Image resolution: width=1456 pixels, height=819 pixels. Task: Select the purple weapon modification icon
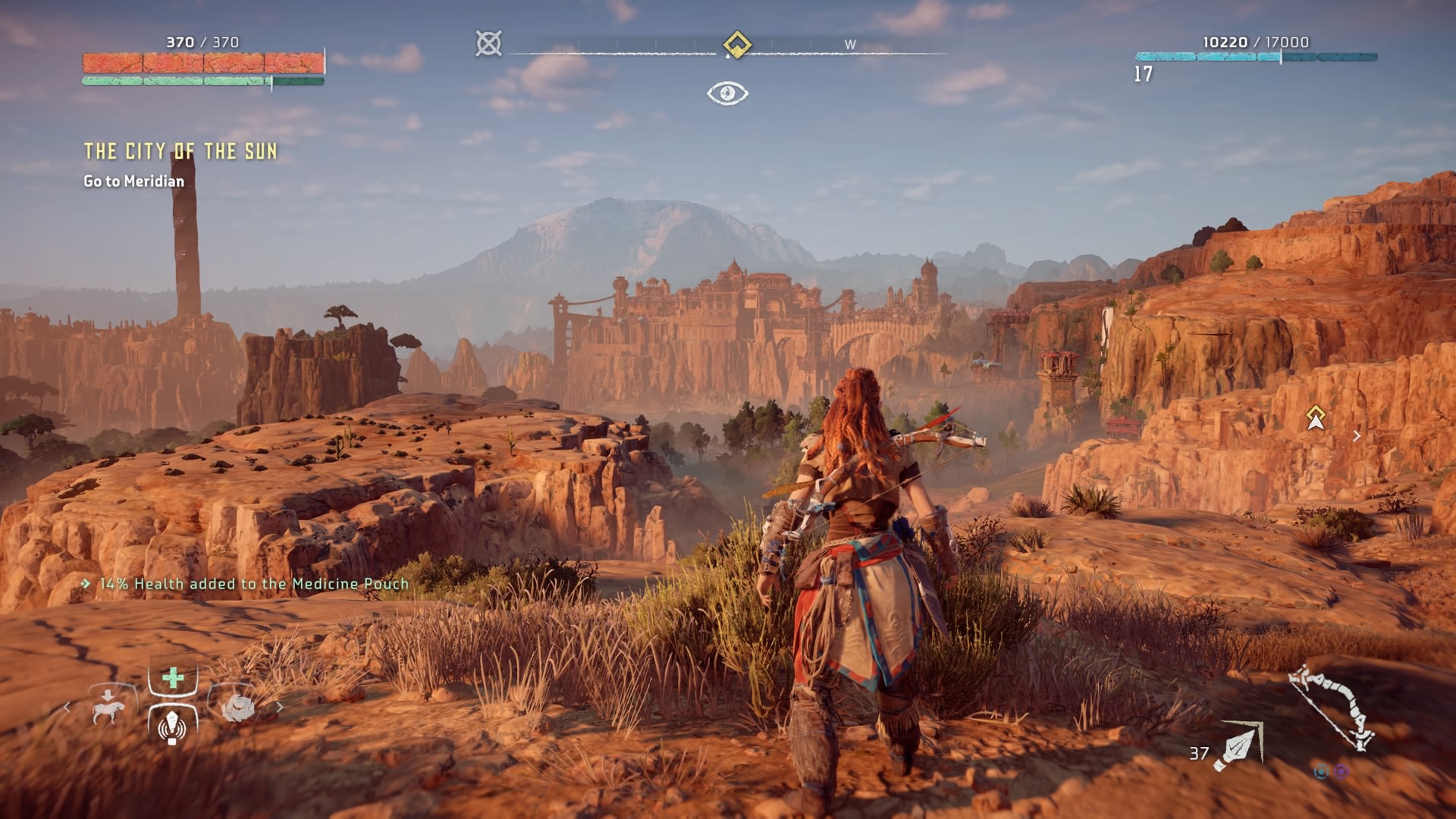[x=1341, y=772]
